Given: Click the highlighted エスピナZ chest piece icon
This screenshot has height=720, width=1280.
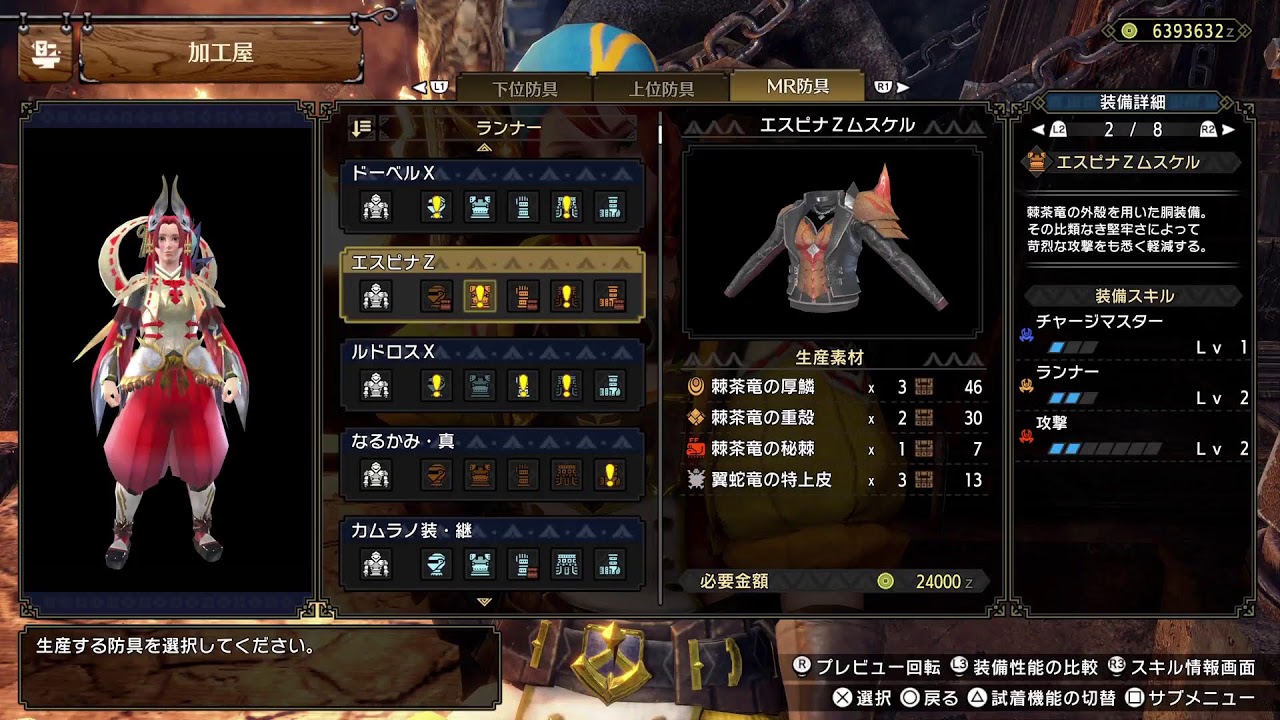Looking at the screenshot, I should pos(479,296).
